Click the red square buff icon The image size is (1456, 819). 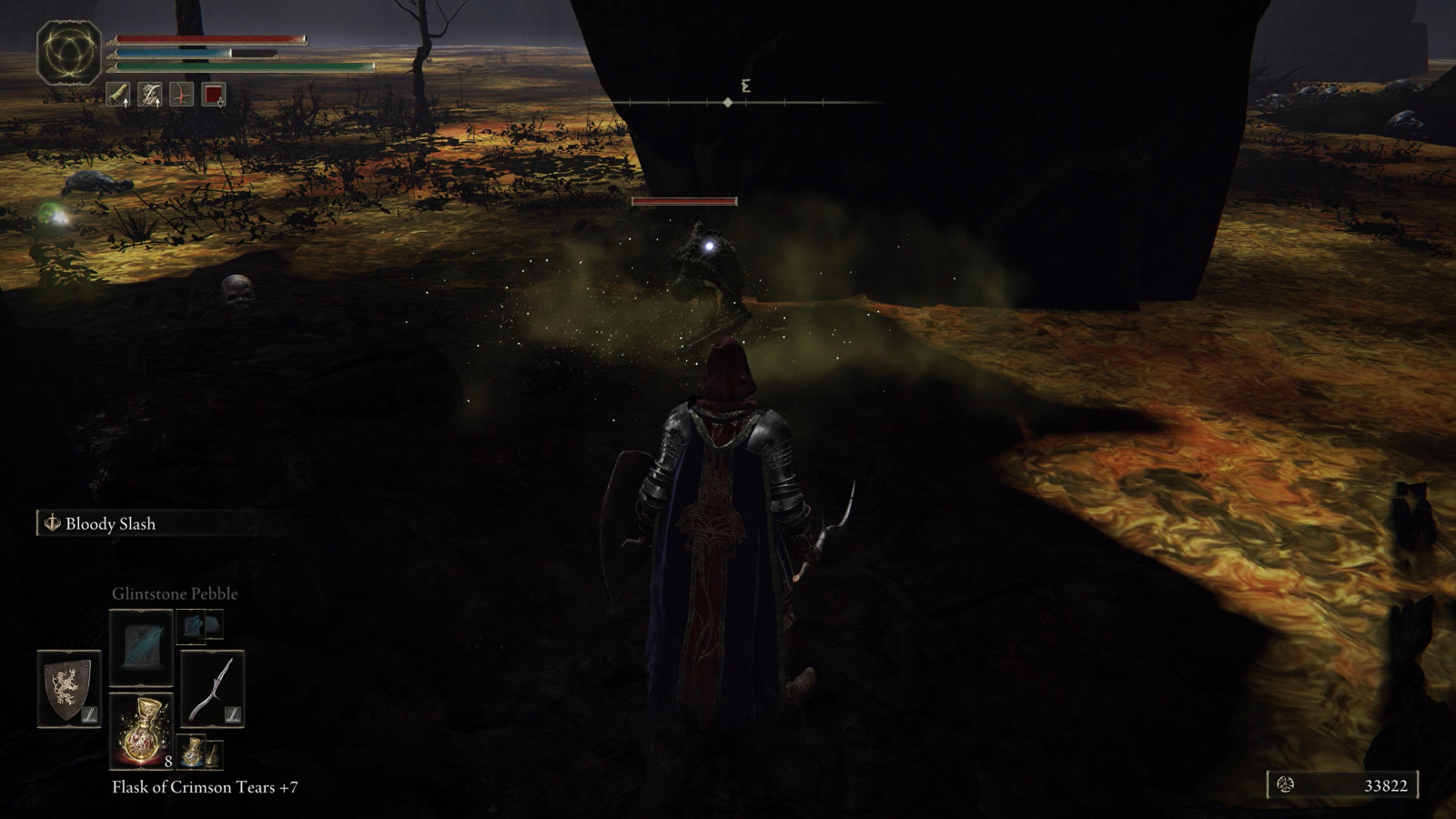[216, 95]
